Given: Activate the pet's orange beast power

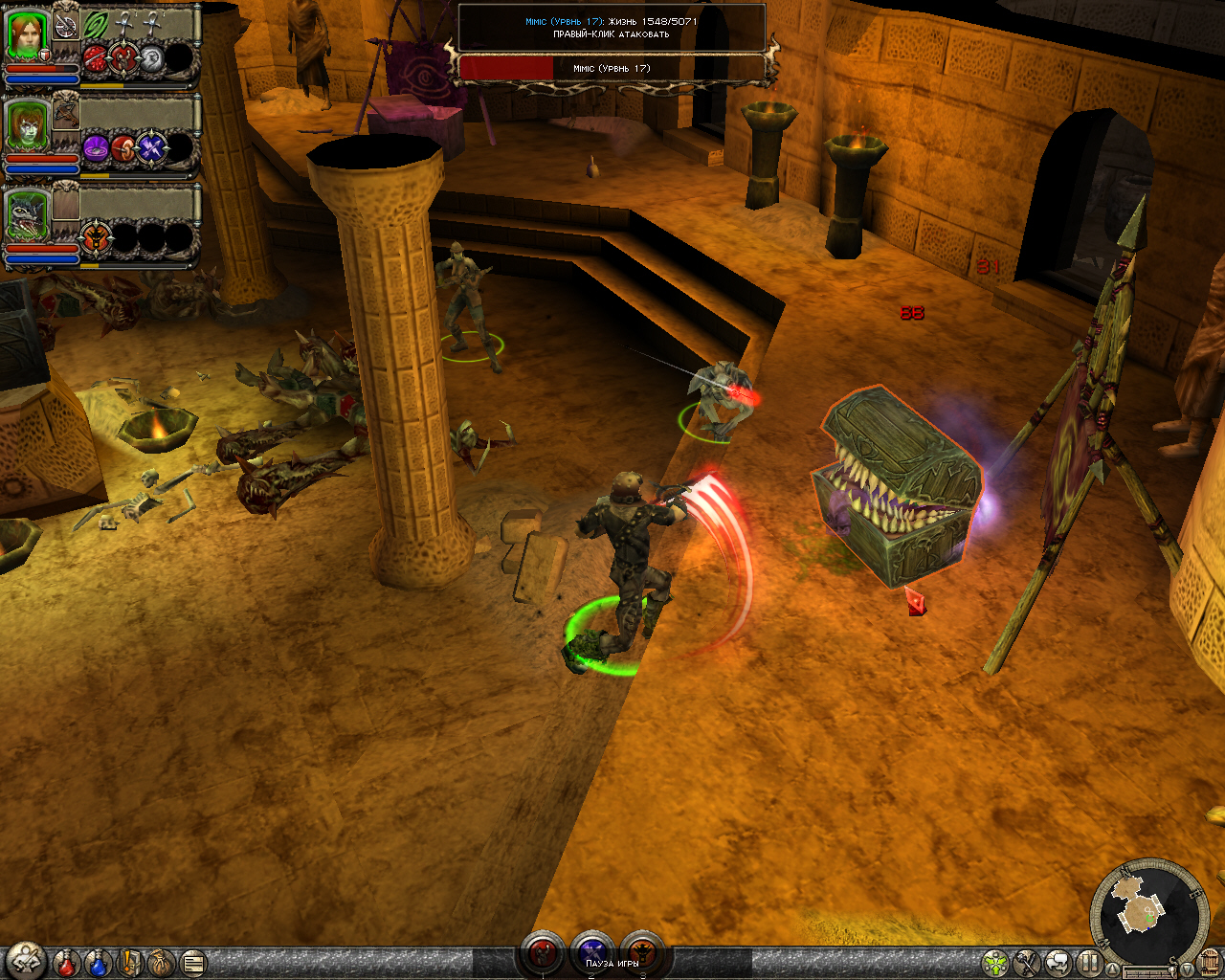Looking at the screenshot, I should point(97,237).
